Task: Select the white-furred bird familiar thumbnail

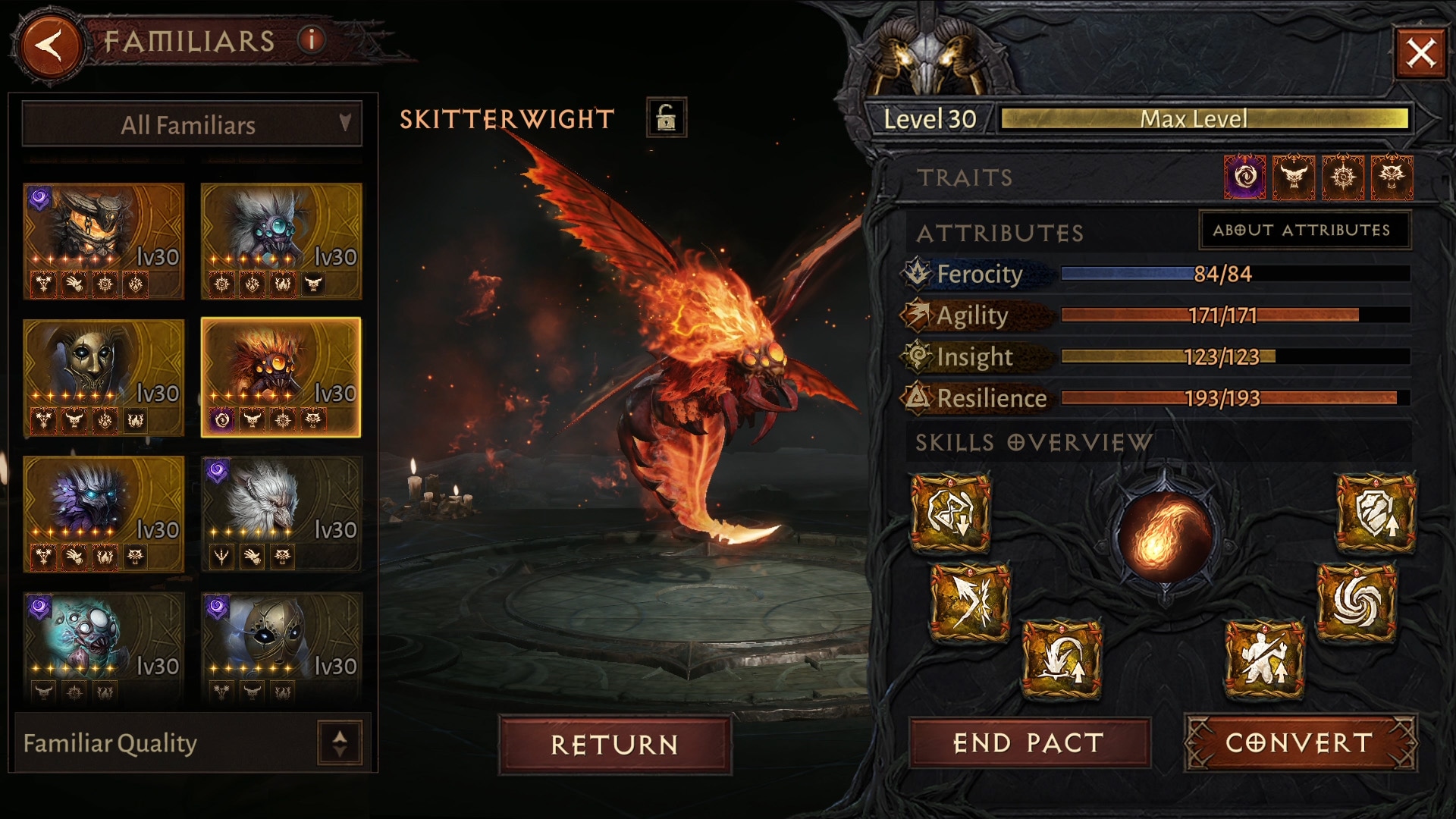Action: click(x=281, y=513)
